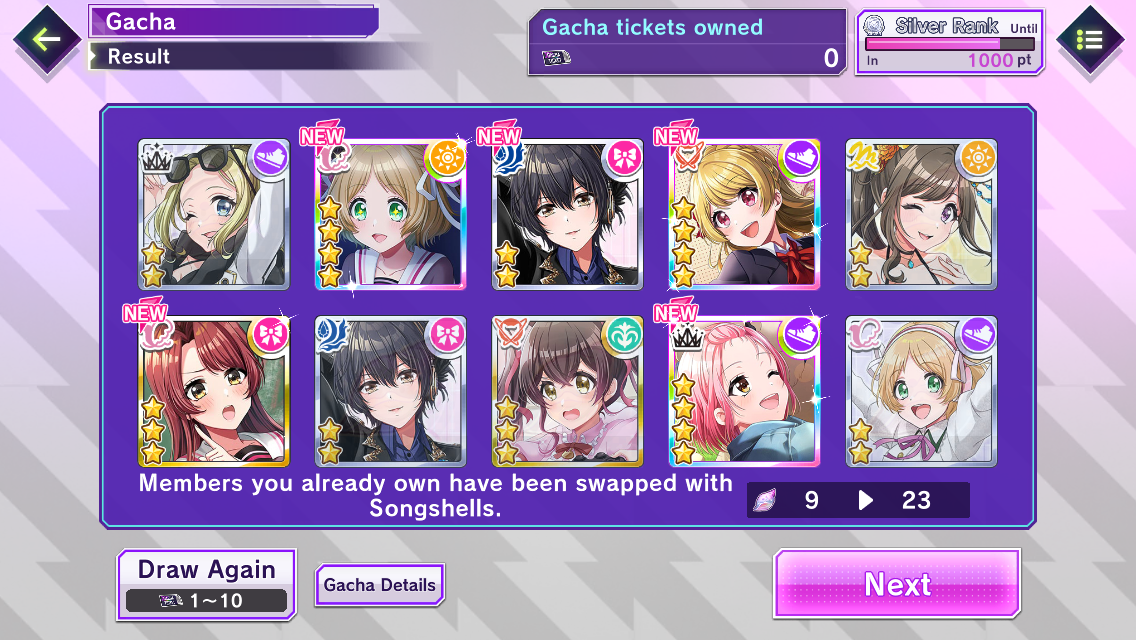
Task: Go back with the yellow arrow button
Action: [46, 40]
